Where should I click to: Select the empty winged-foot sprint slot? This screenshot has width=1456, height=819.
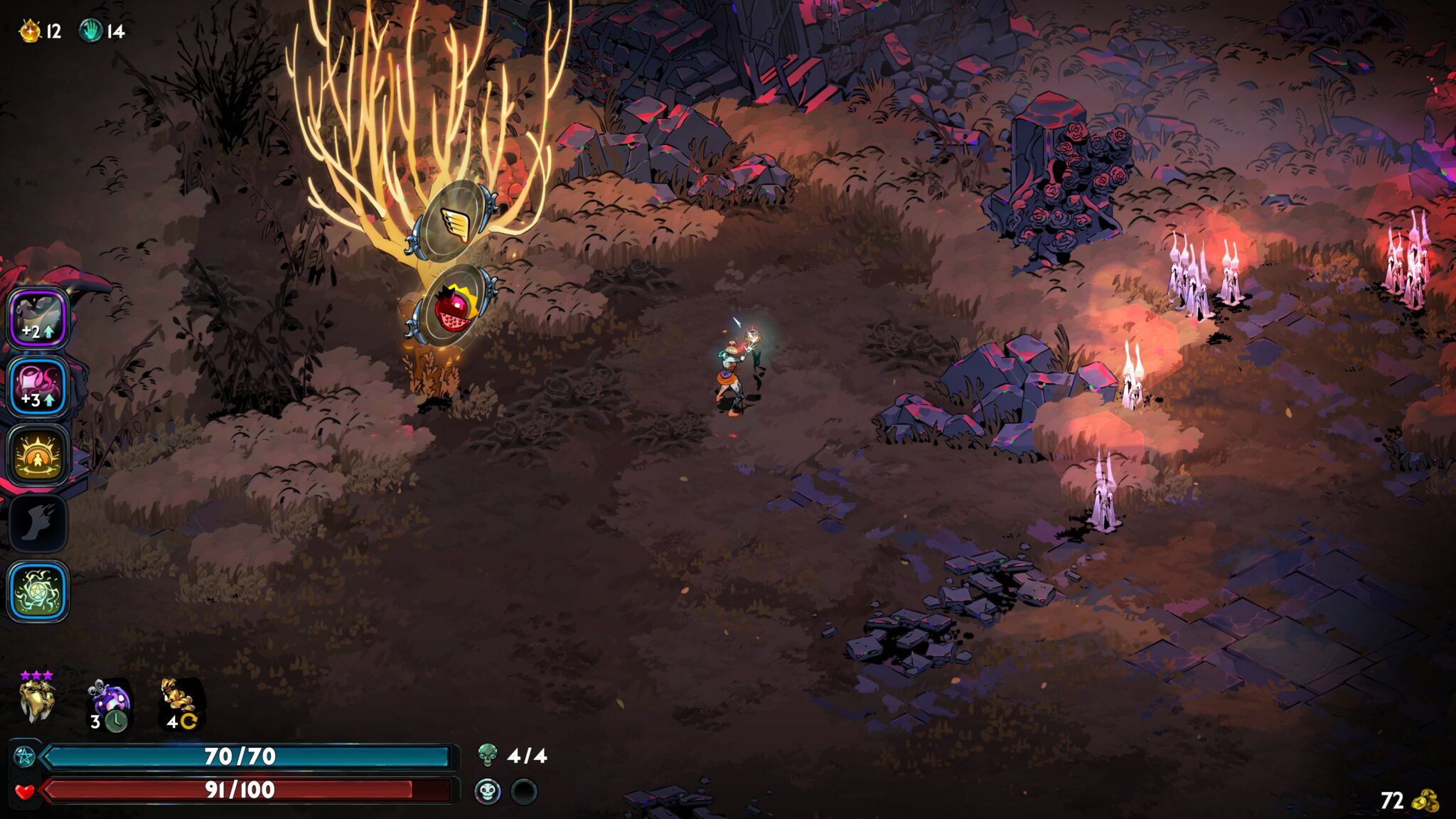[38, 523]
